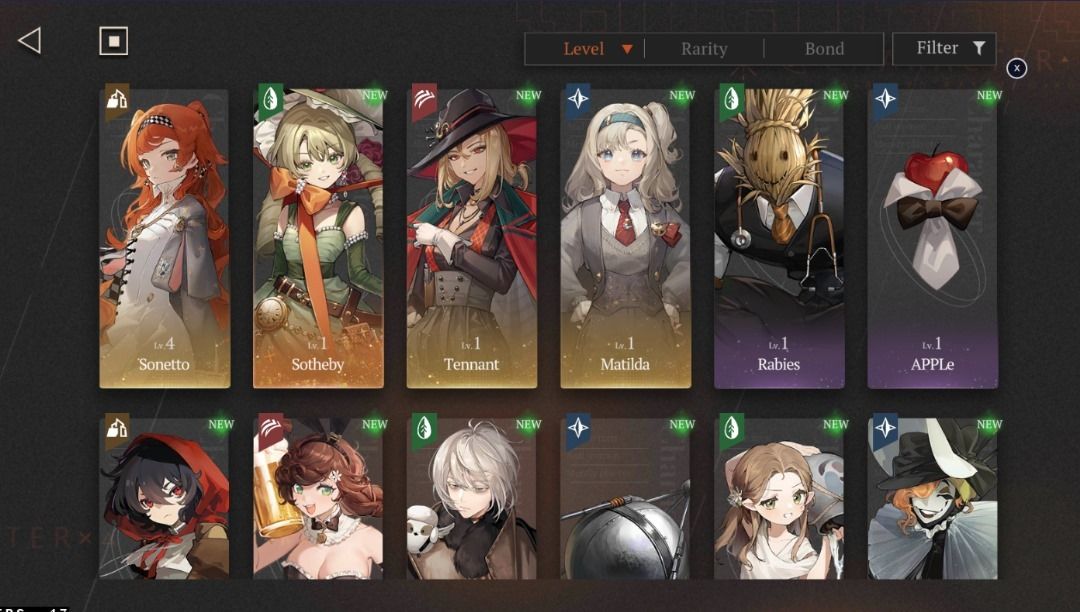Open Matilda's character card
This screenshot has height=612, width=1080.
pyautogui.click(x=625, y=238)
